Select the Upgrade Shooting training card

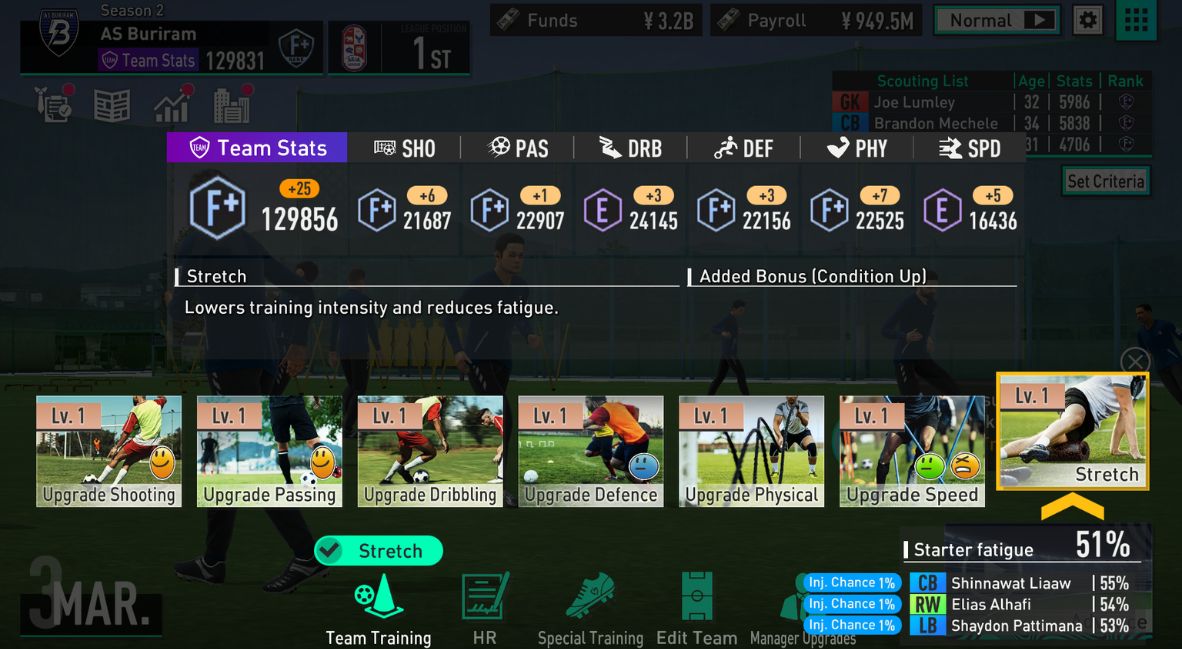coord(109,451)
